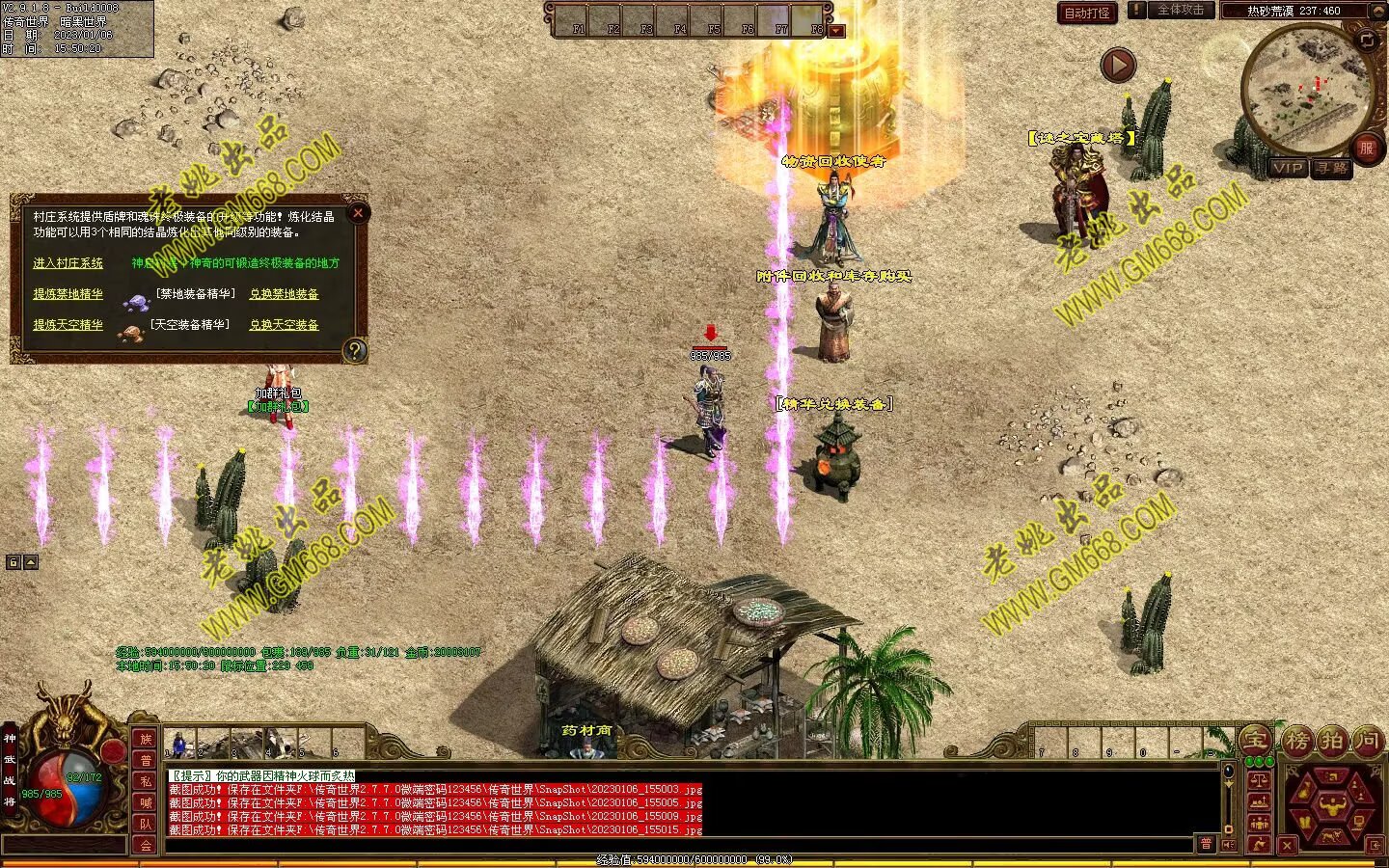
Task: Open the 宝 treasure shop button
Action: (1255, 740)
